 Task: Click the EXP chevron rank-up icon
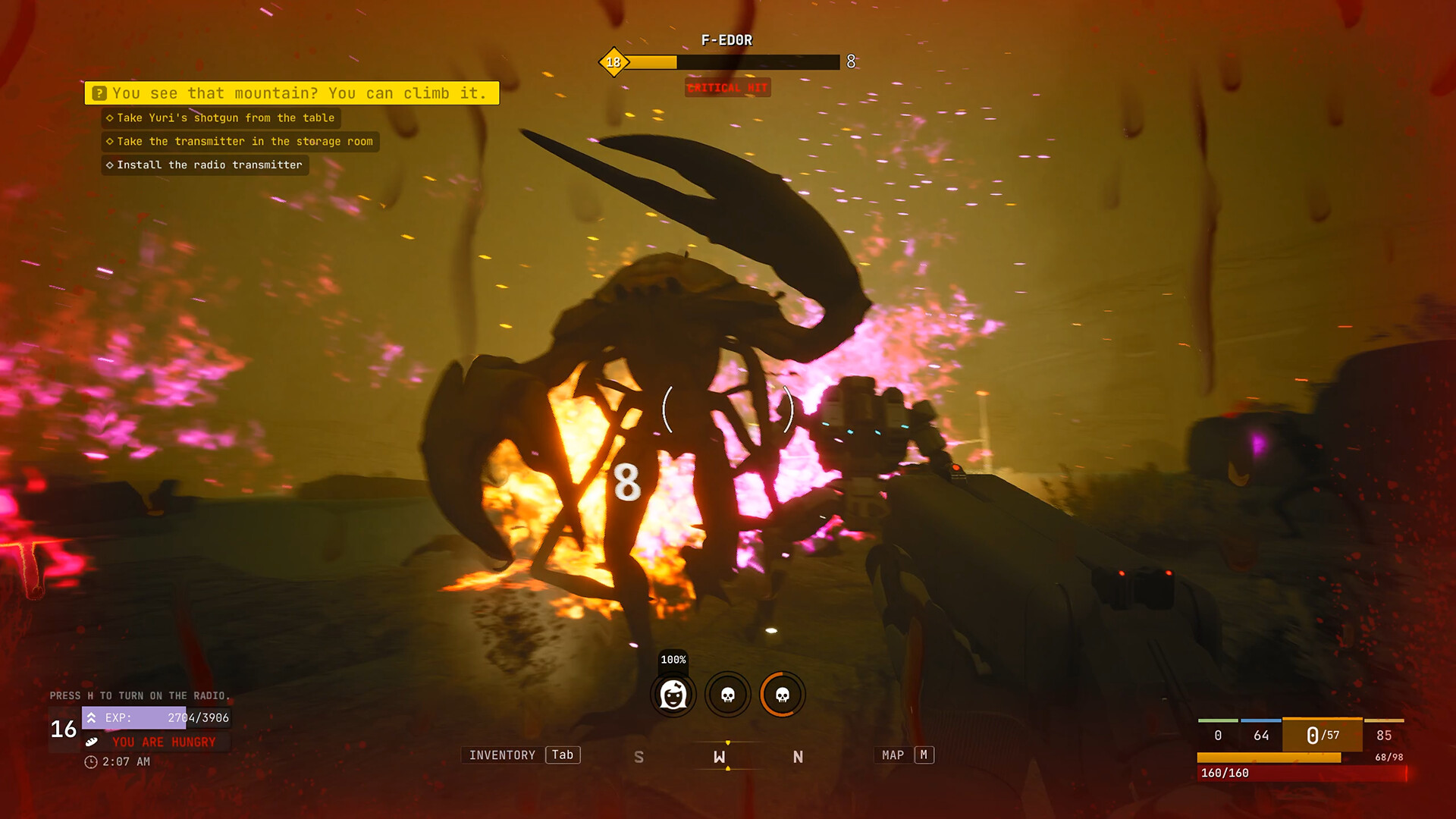pos(93,717)
